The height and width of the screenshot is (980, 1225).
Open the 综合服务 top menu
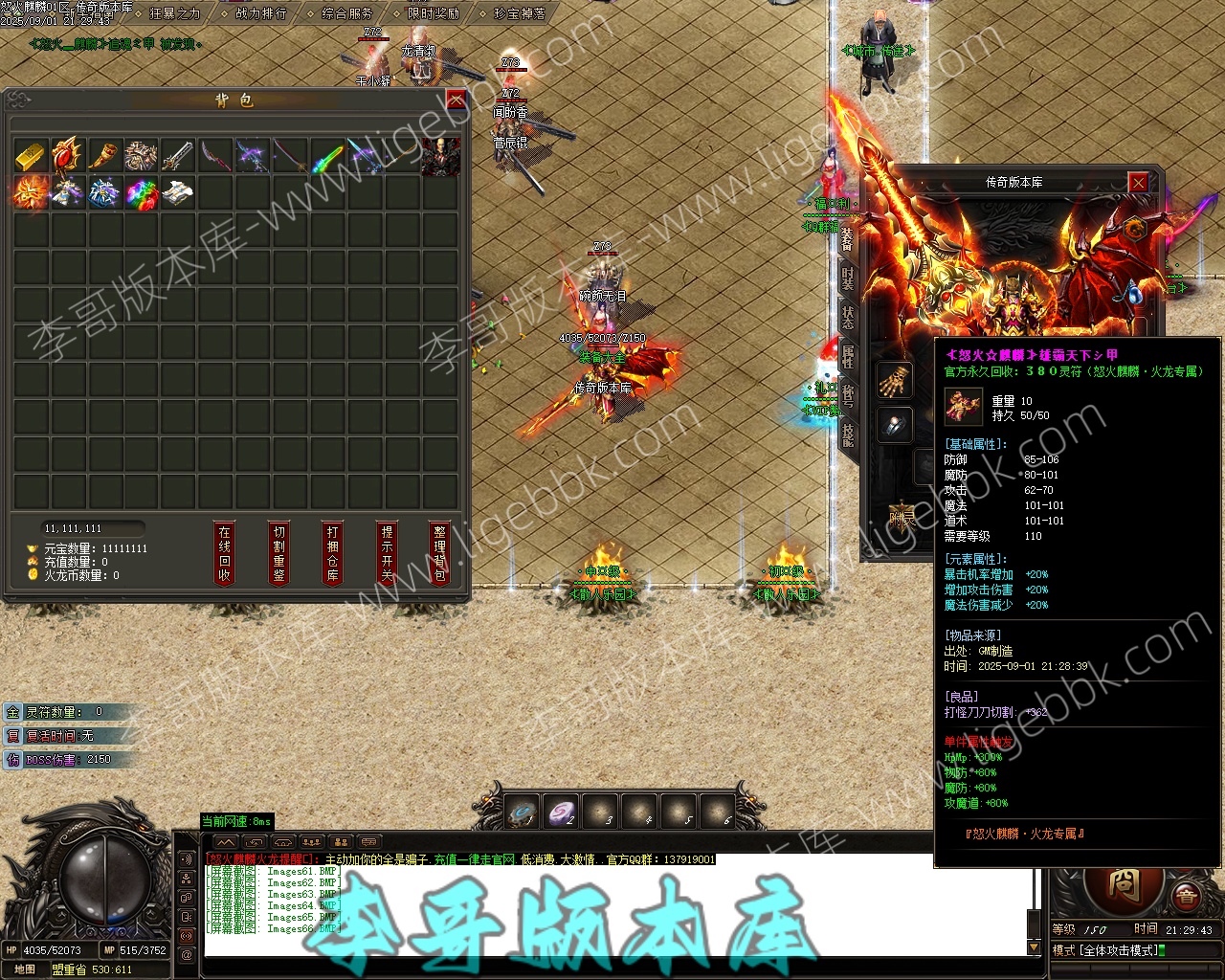pos(346,13)
